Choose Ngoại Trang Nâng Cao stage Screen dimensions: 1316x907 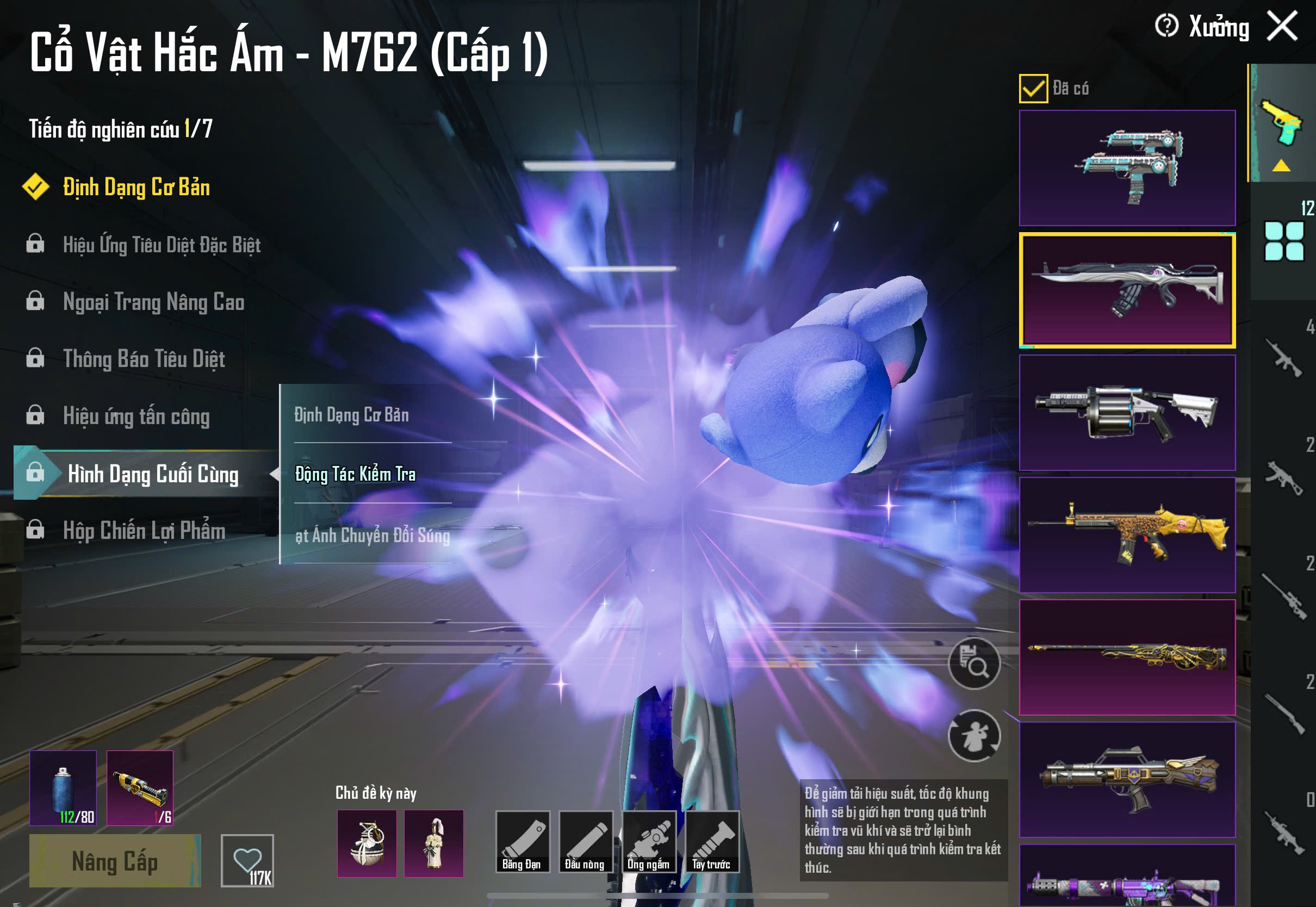click(153, 302)
